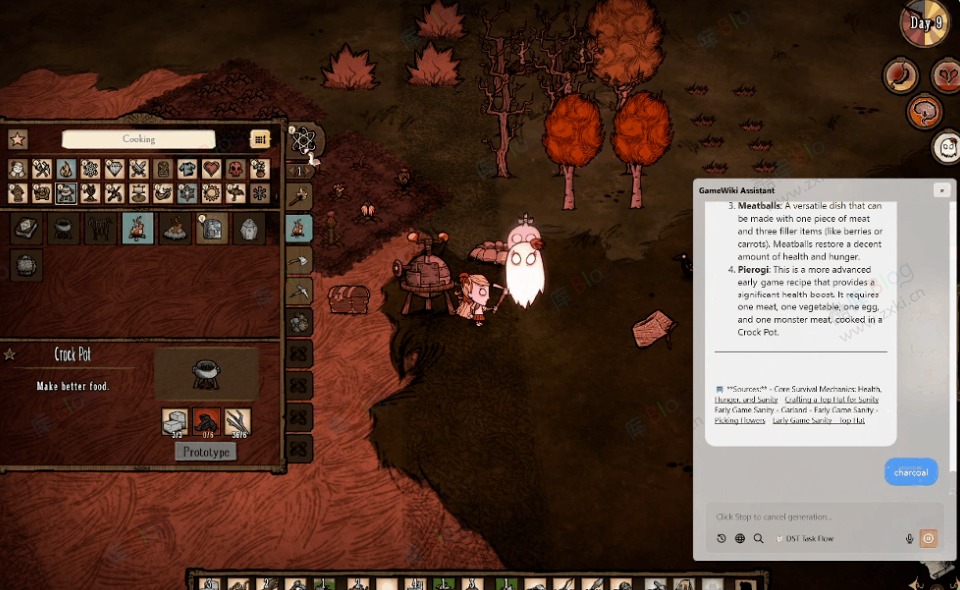This screenshot has width=960, height=590.
Task: Choose the diamond crafting filter
Action: [114, 169]
